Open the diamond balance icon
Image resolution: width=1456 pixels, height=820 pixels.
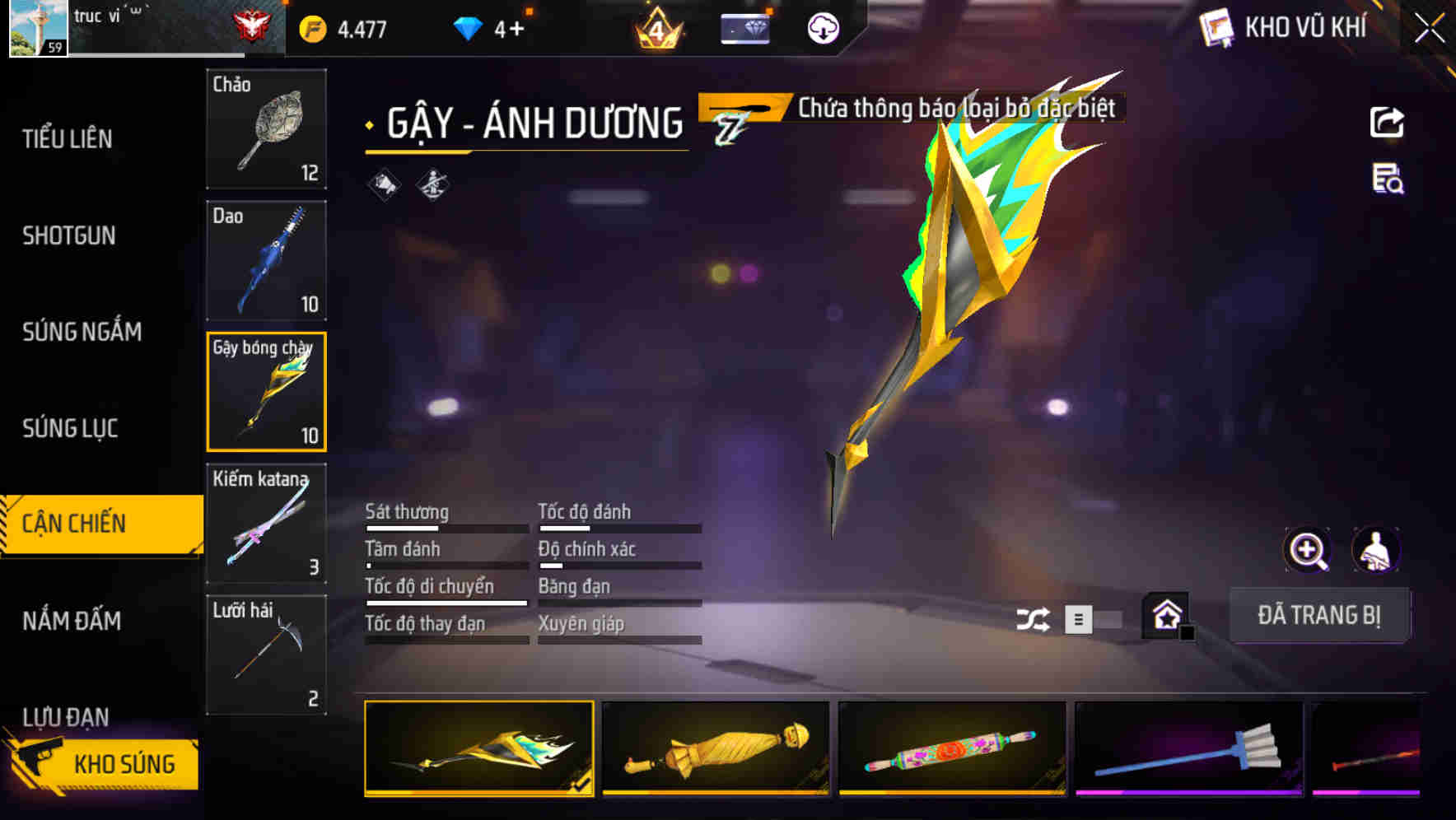466,27
